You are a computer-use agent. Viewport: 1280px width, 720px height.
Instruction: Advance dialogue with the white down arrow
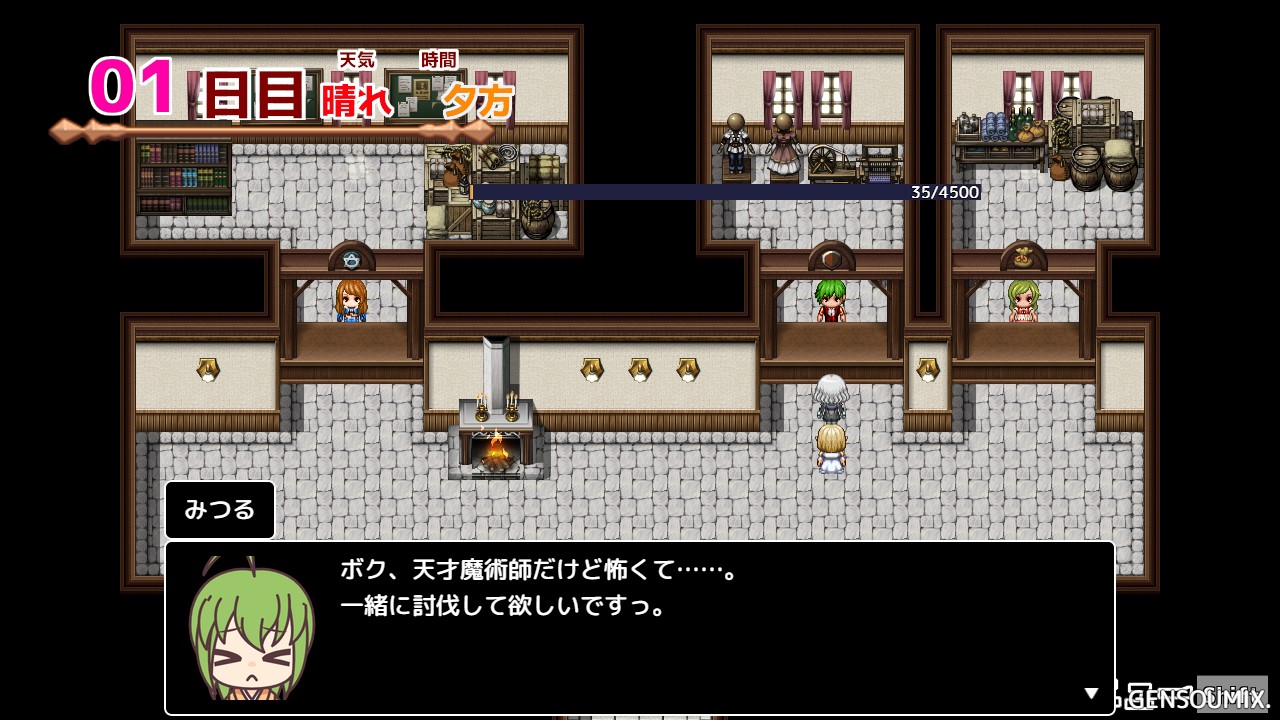1092,693
